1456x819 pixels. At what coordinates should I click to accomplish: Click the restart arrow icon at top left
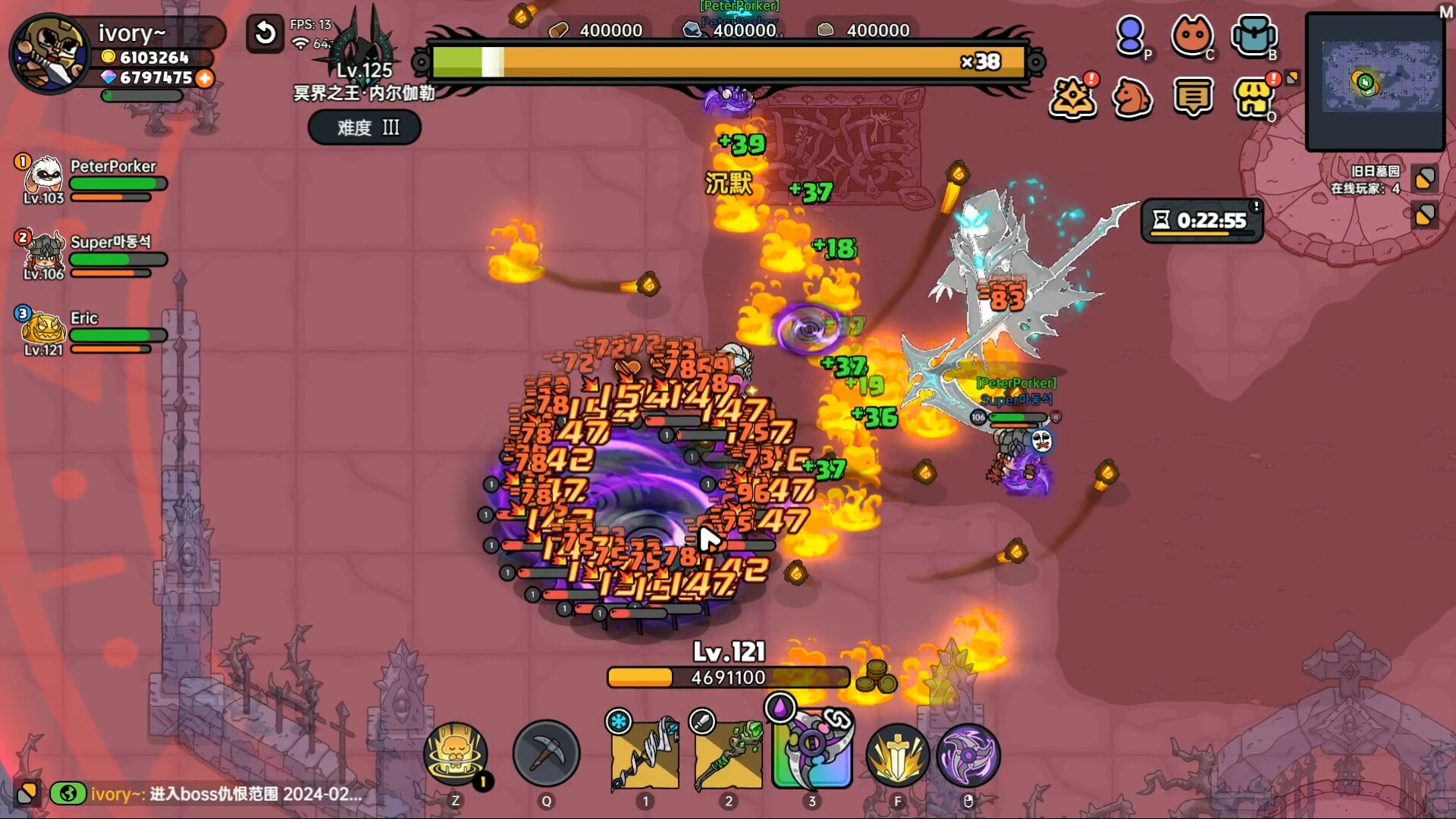264,33
